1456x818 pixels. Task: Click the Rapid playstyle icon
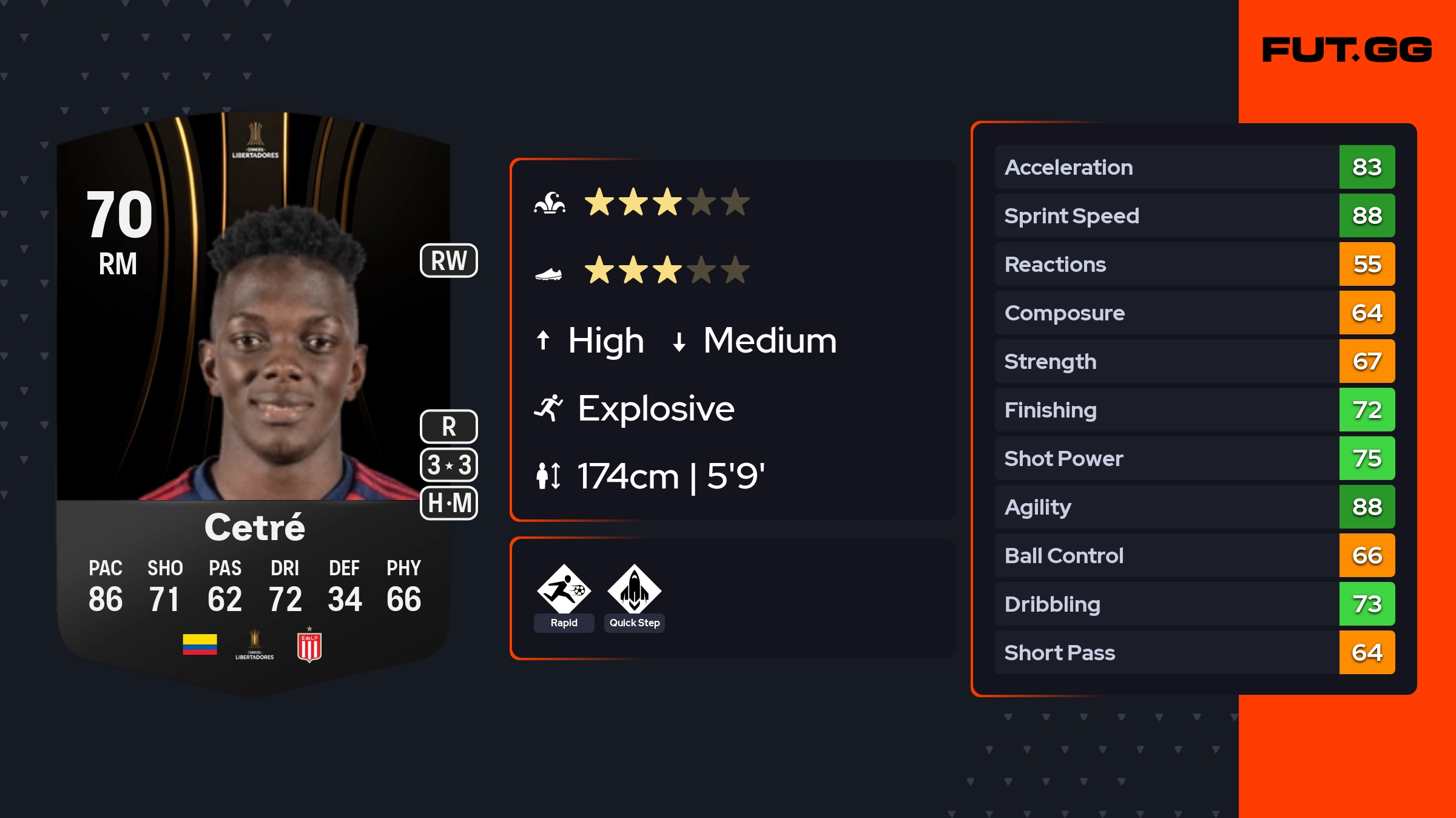click(x=564, y=590)
